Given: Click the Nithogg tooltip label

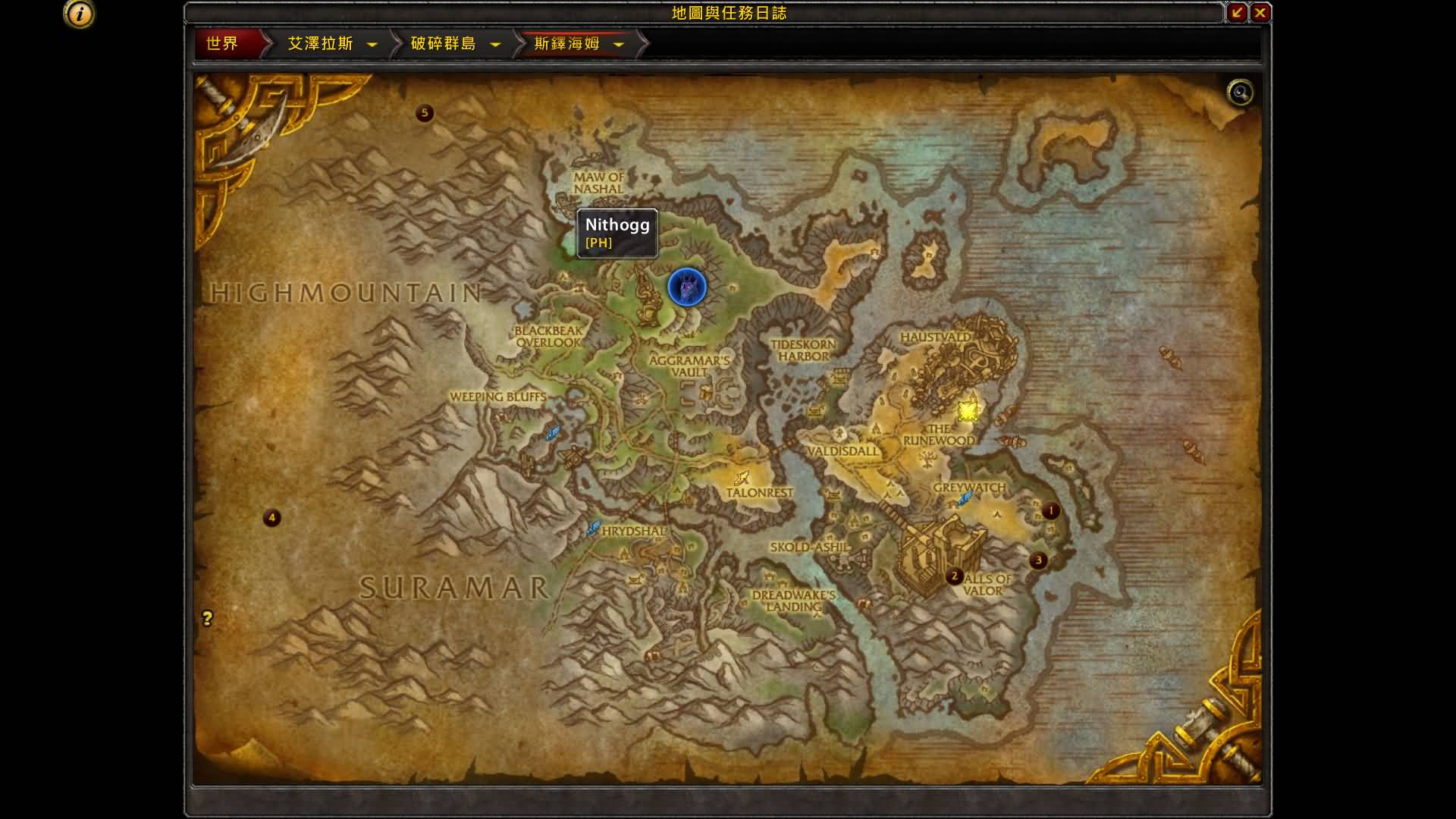Looking at the screenshot, I should (x=617, y=234).
